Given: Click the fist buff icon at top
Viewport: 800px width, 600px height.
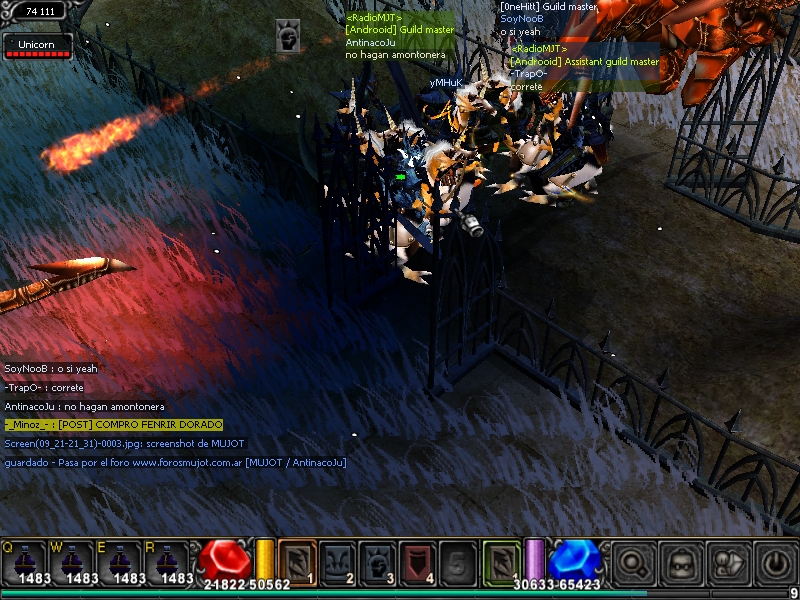Looking at the screenshot, I should (288, 37).
